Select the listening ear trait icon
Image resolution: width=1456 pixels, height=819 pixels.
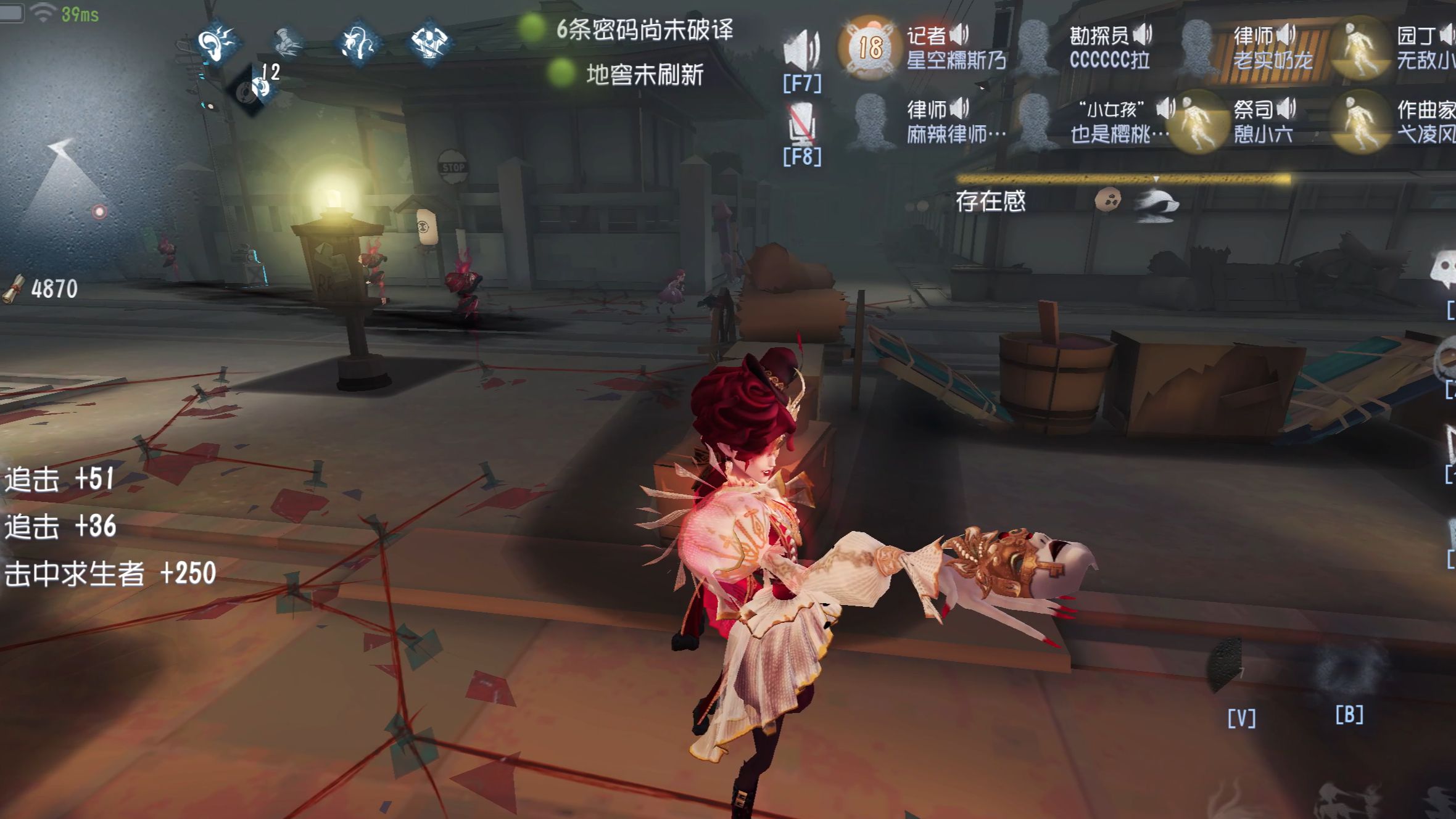click(x=219, y=43)
